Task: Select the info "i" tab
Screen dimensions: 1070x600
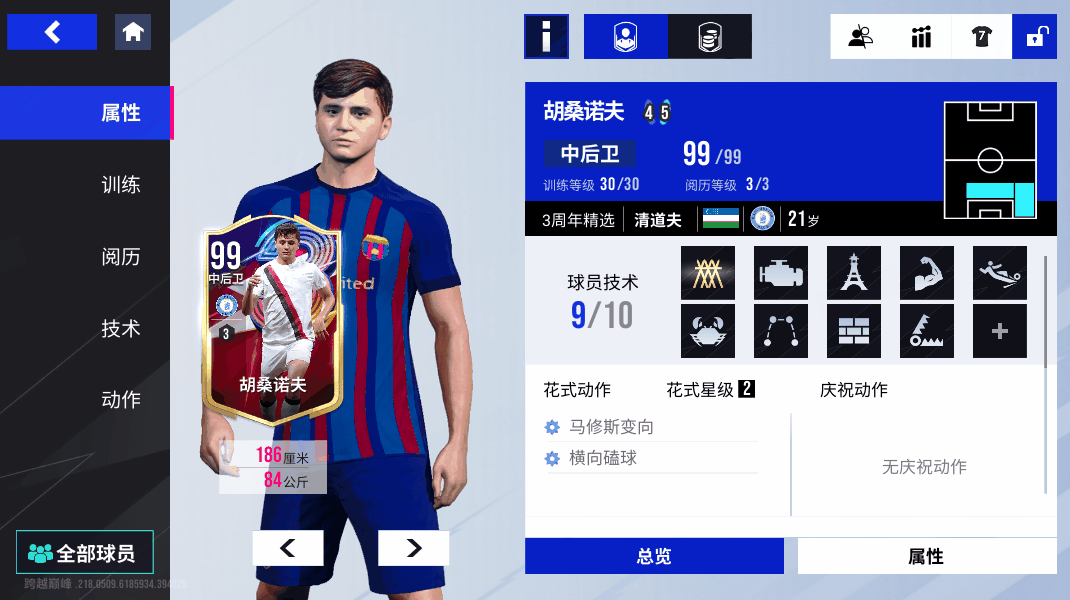Action: 546,37
